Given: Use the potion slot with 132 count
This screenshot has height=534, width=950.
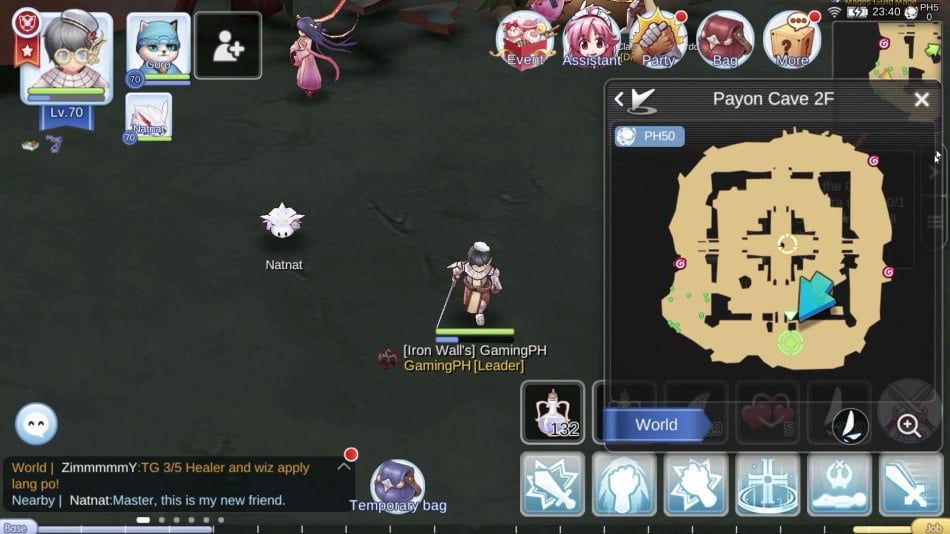Looking at the screenshot, I should (x=553, y=412).
